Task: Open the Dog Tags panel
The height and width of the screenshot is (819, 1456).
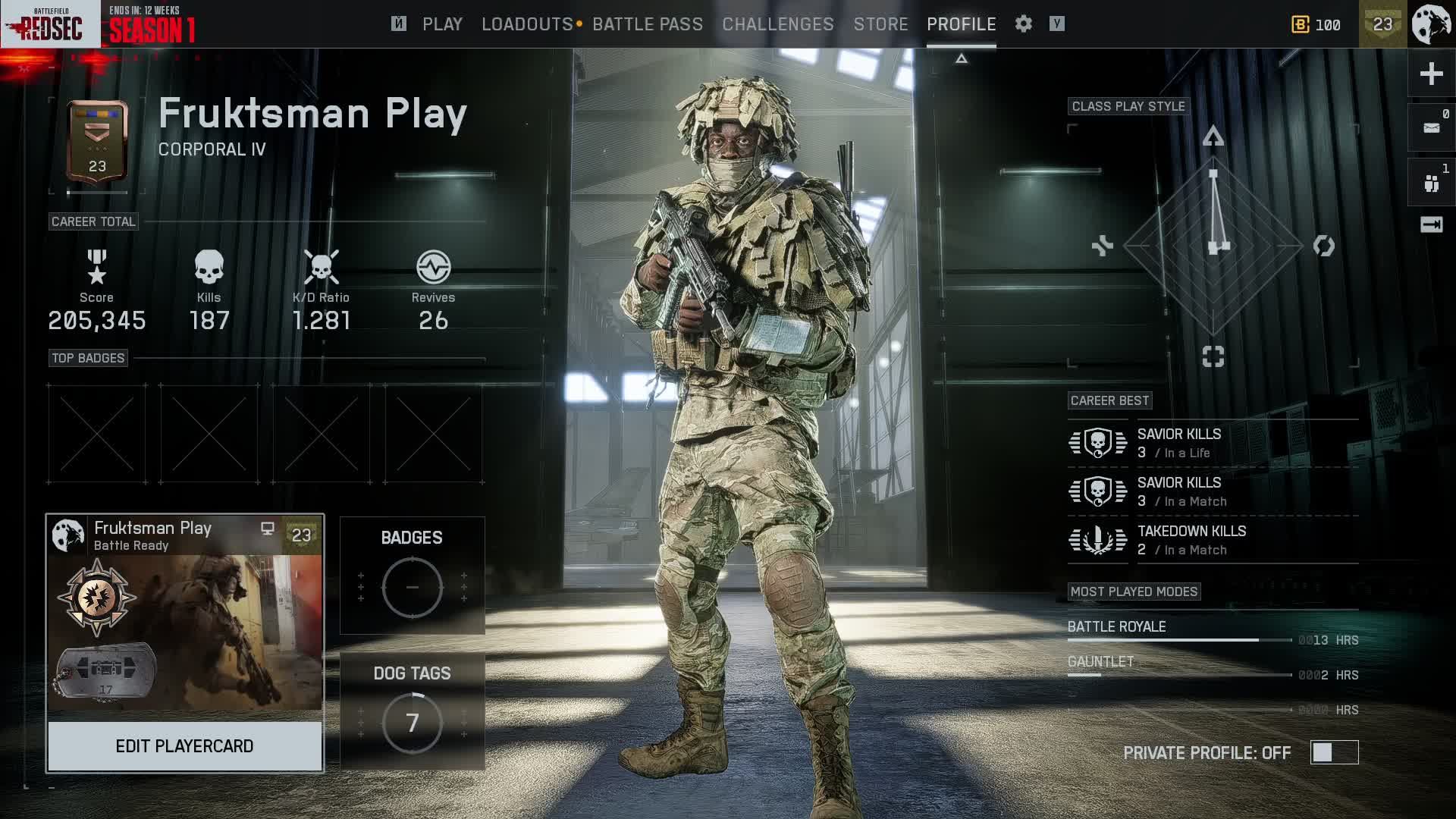Action: click(412, 711)
